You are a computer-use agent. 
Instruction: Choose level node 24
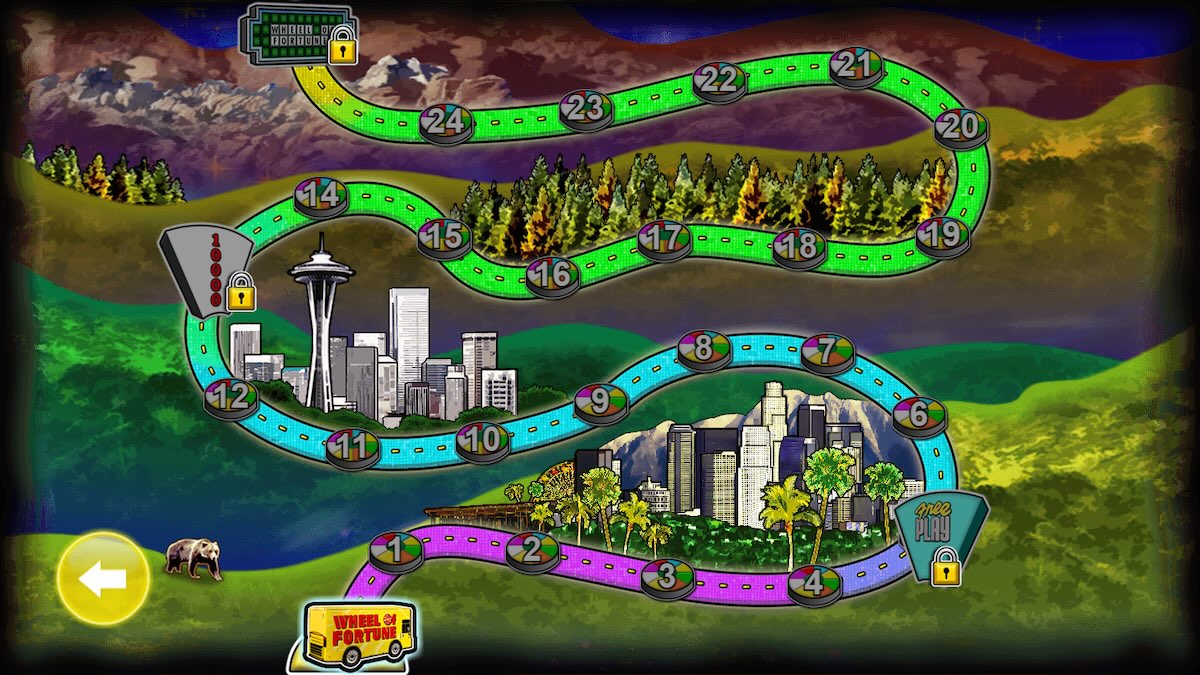pyautogui.click(x=446, y=122)
